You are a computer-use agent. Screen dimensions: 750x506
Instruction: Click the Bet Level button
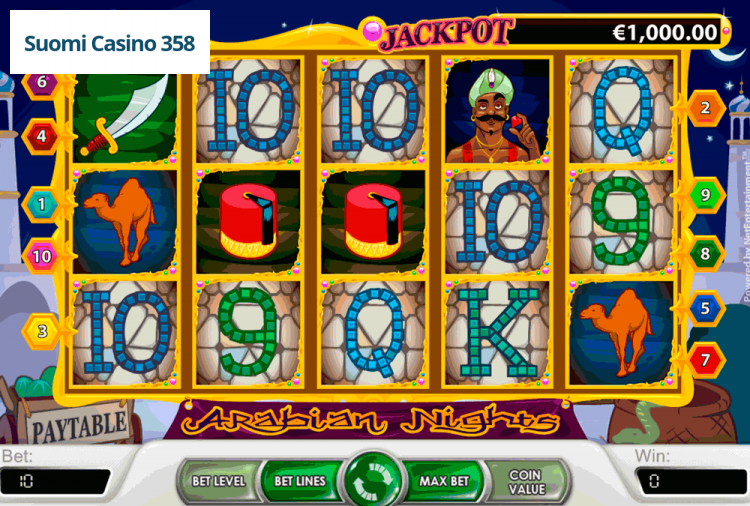pyautogui.click(x=218, y=481)
